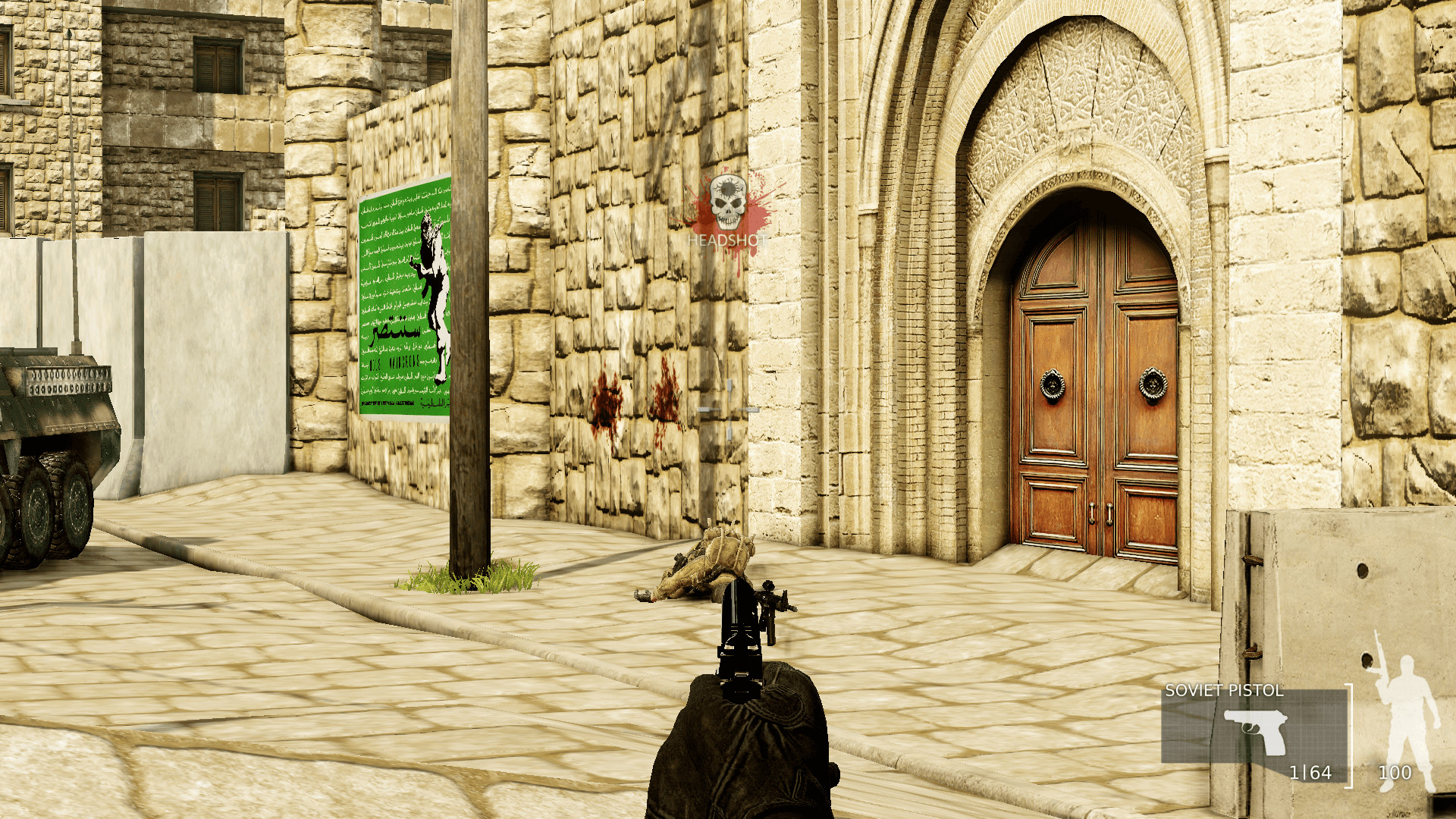Screen dimensions: 1456x819
Task: Click the left door knocker ring
Action: [1052, 385]
